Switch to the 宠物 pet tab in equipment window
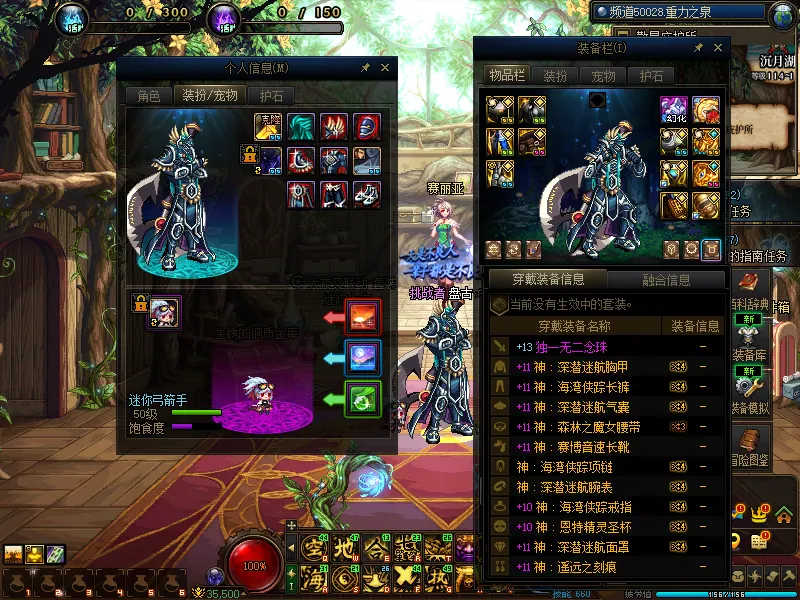This screenshot has height=600, width=800. tap(603, 76)
